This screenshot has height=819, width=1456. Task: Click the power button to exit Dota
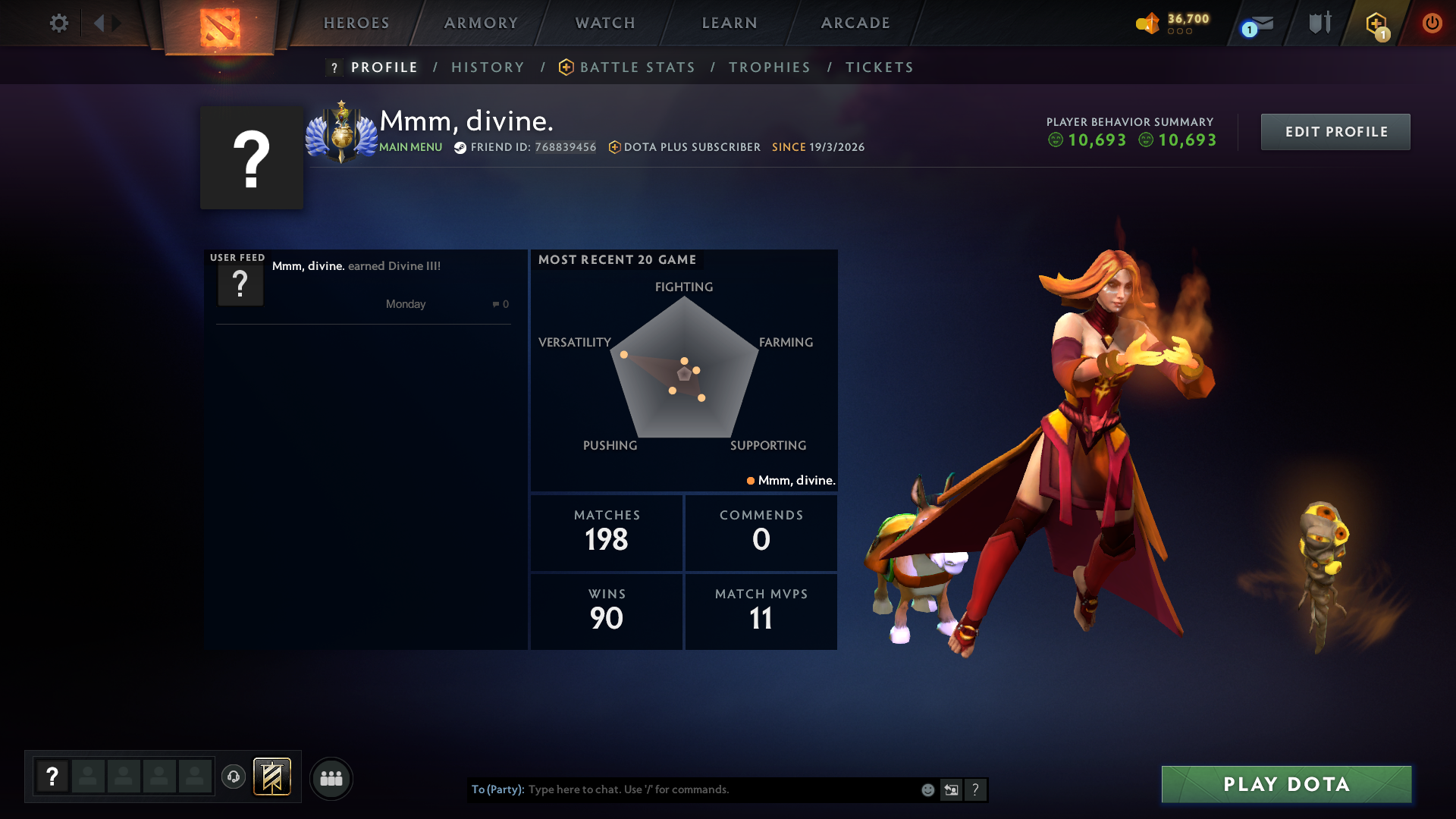tap(1432, 23)
